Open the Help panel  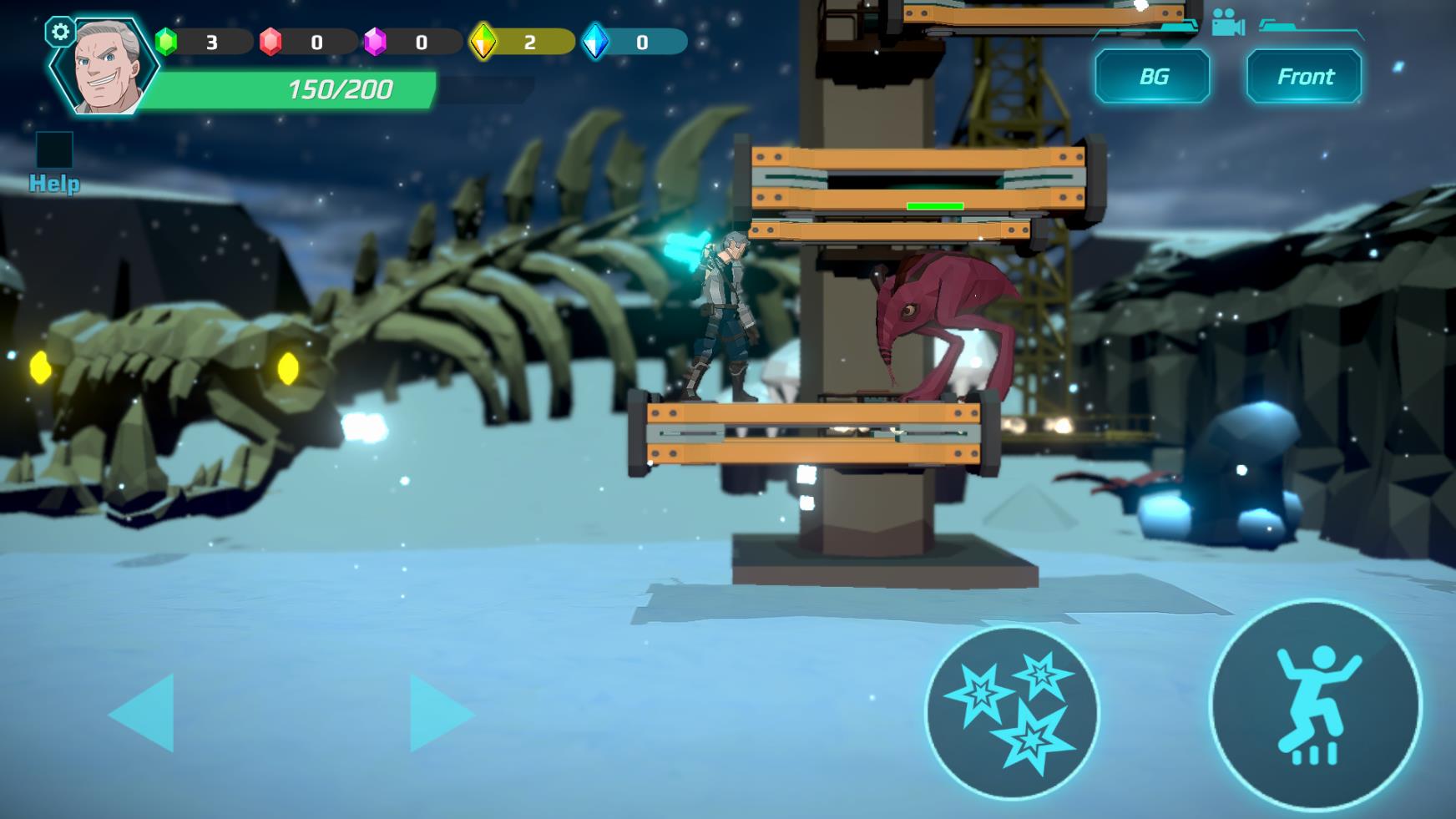pos(54,163)
